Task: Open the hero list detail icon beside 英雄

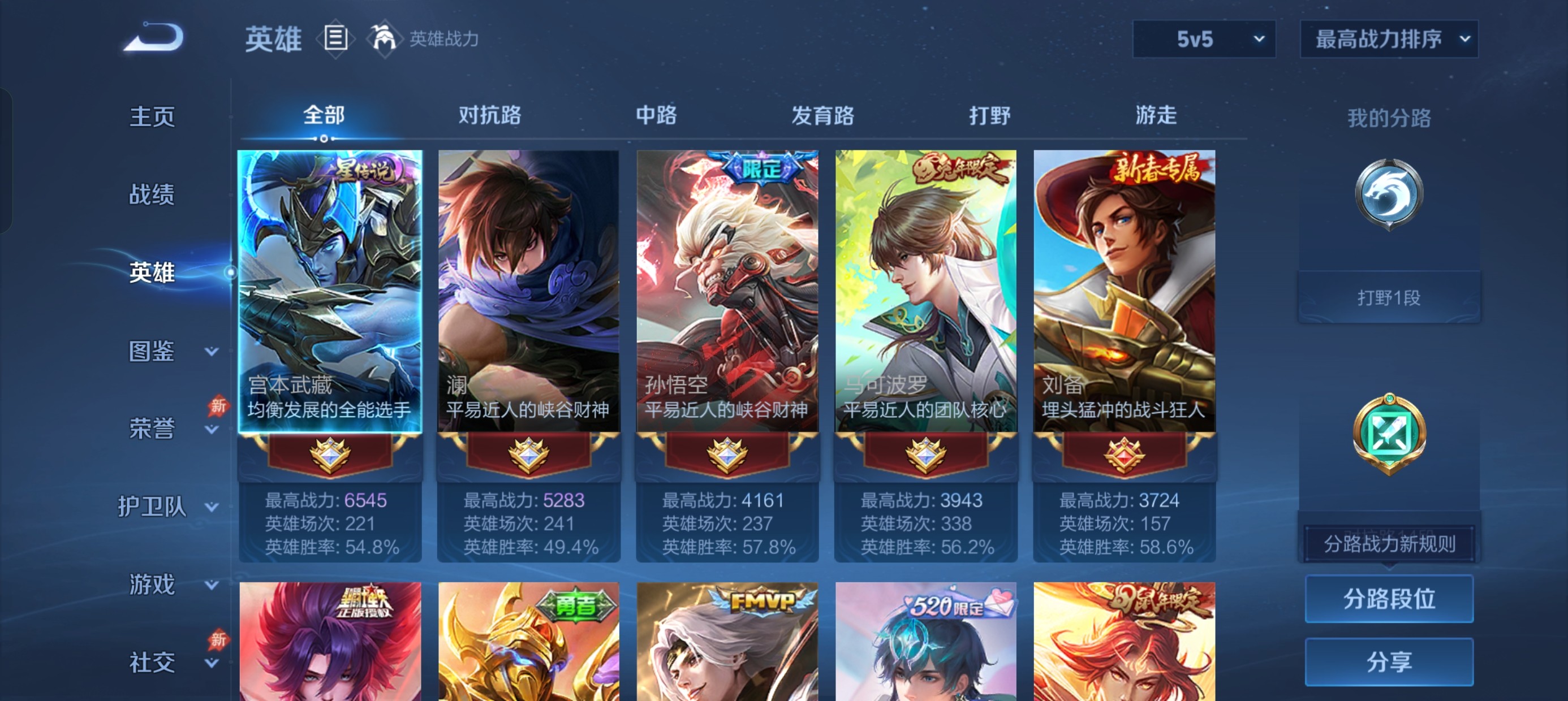Action: coord(335,39)
